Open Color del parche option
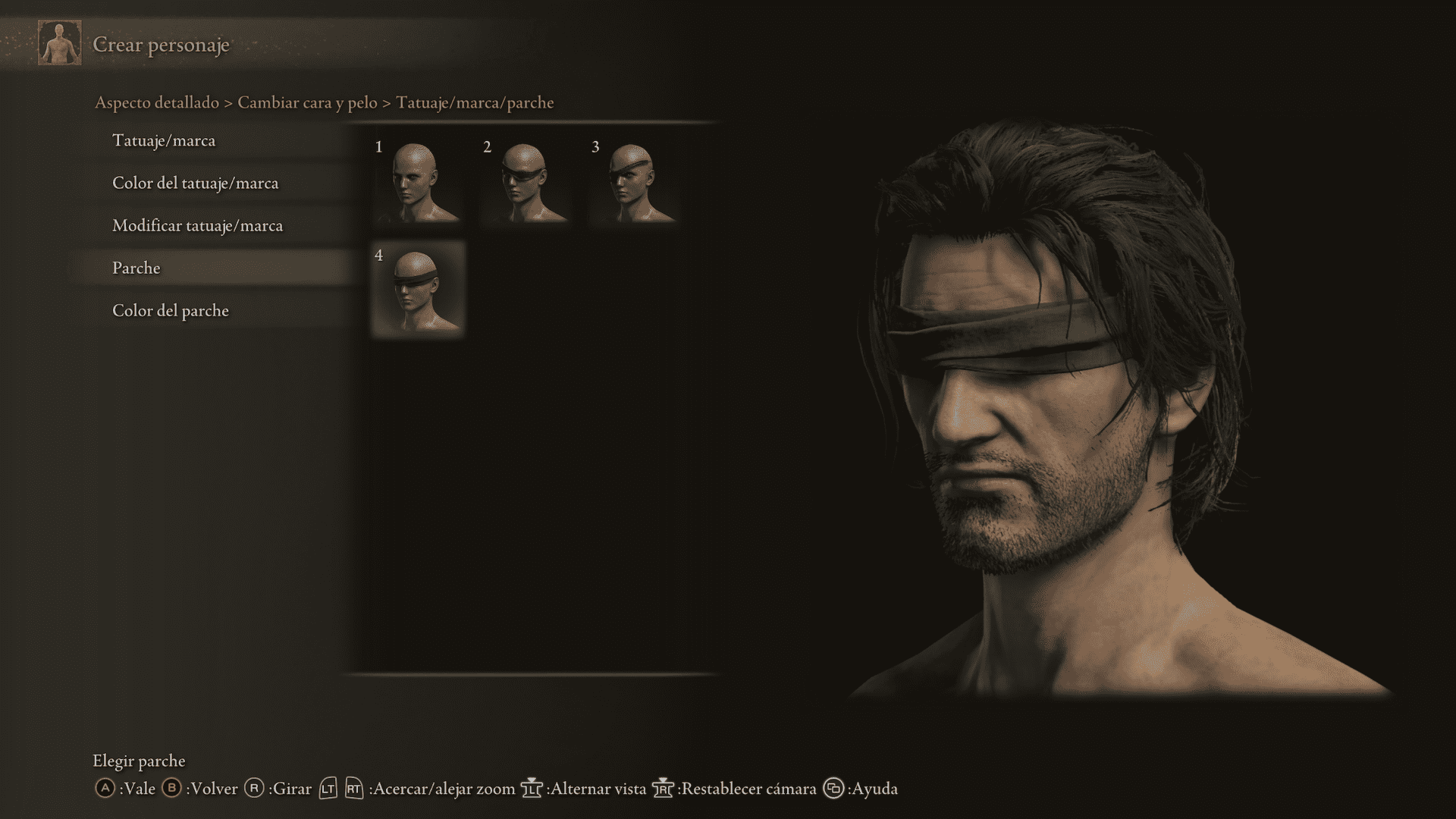Screen dimensions: 1456x819 point(171,311)
